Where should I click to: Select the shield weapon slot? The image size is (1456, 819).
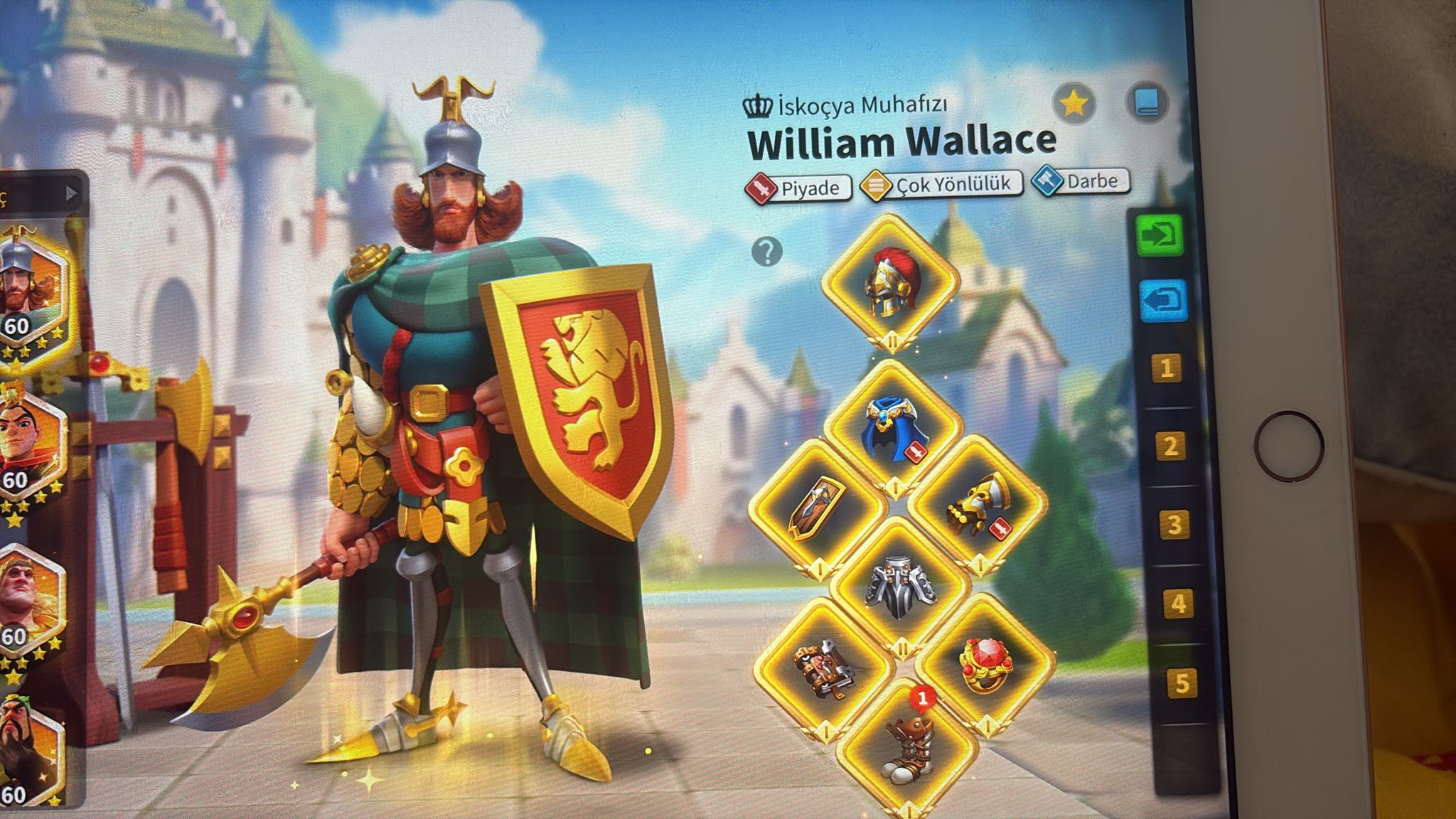[818, 506]
